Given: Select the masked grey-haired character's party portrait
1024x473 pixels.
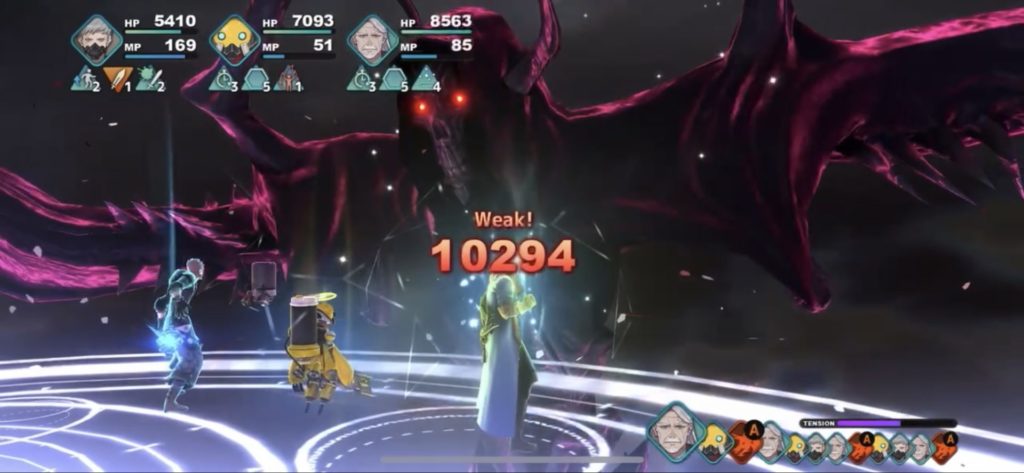Looking at the screenshot, I should (96, 40).
